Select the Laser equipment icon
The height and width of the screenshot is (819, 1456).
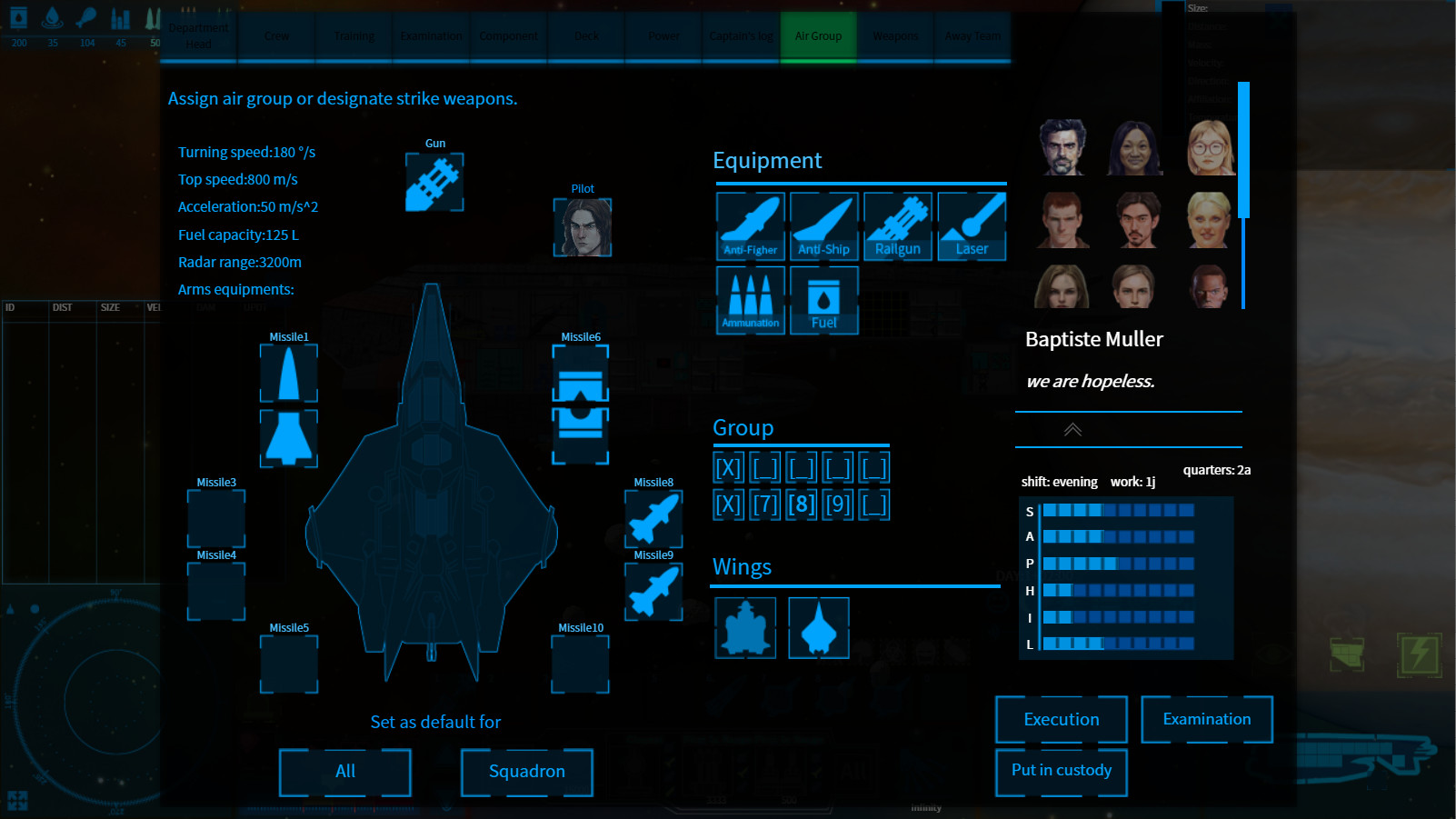point(972,225)
